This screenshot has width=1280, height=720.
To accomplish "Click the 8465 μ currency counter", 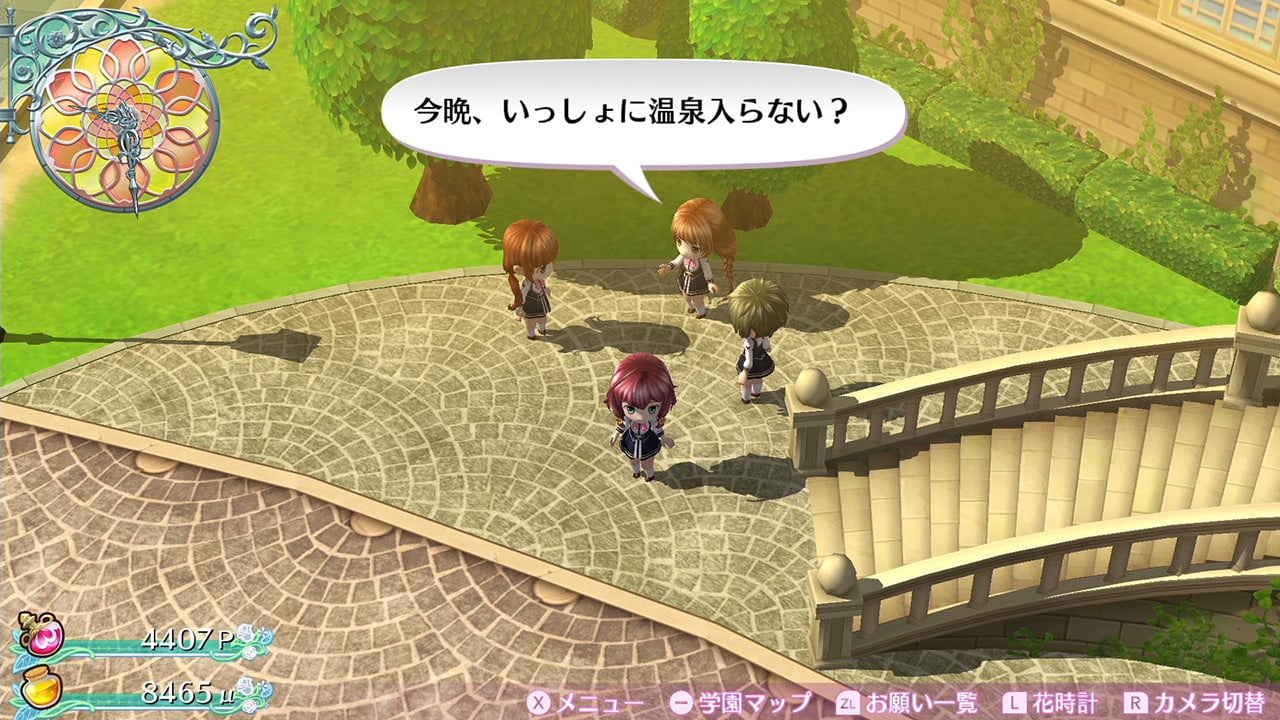I will [x=185, y=691].
